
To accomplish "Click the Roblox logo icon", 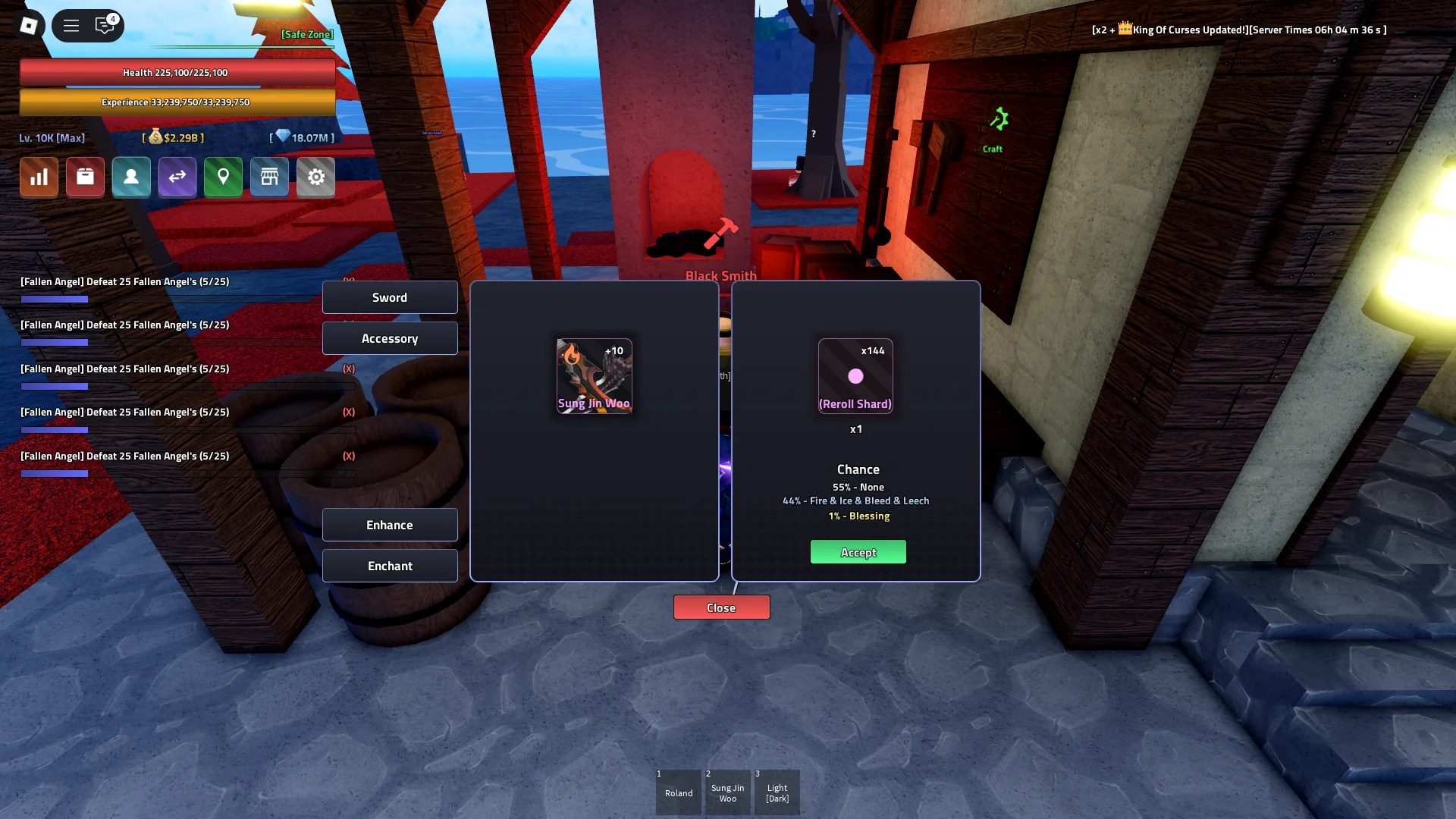I will pos(29,26).
